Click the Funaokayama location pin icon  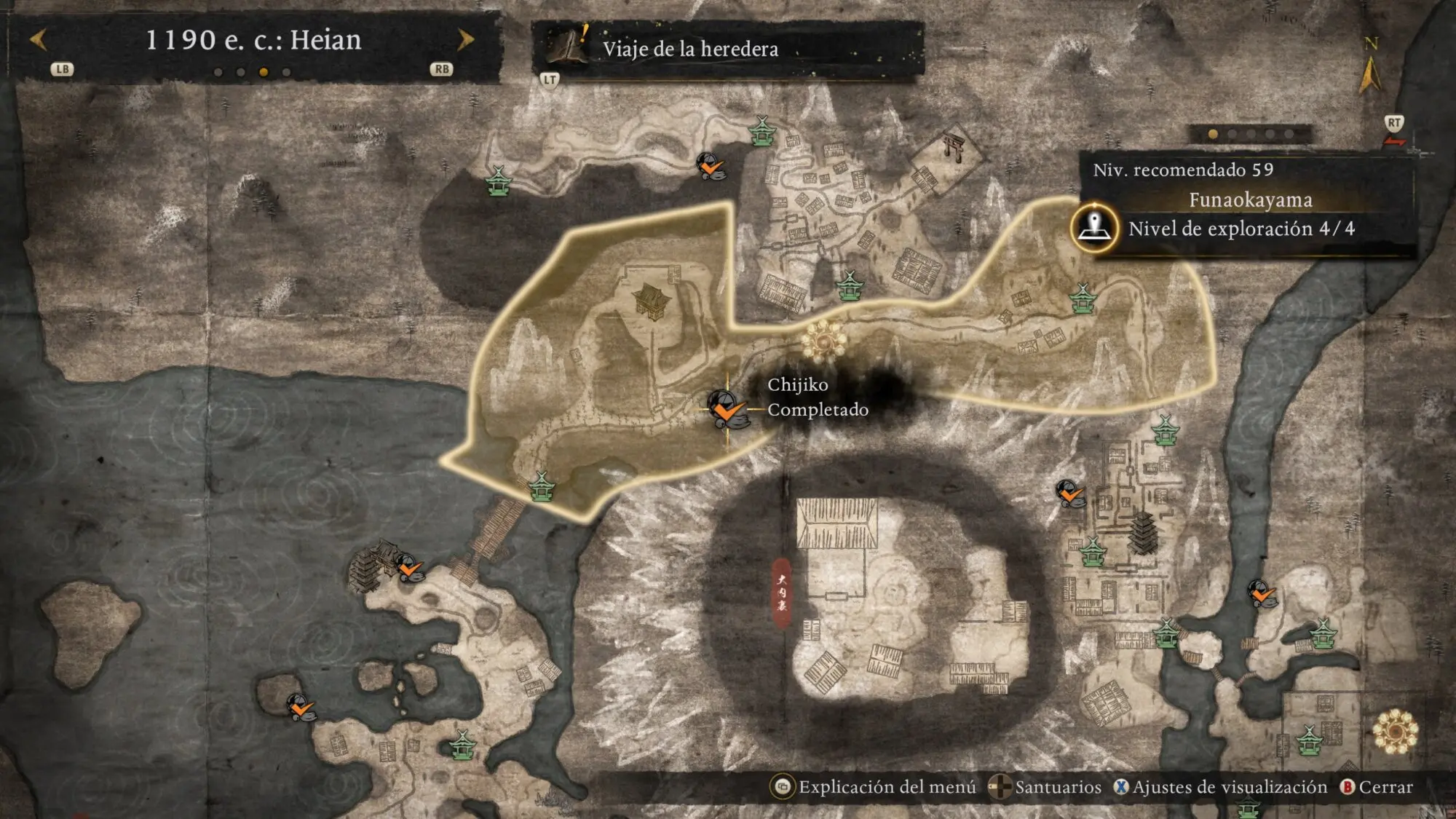(x=1094, y=228)
